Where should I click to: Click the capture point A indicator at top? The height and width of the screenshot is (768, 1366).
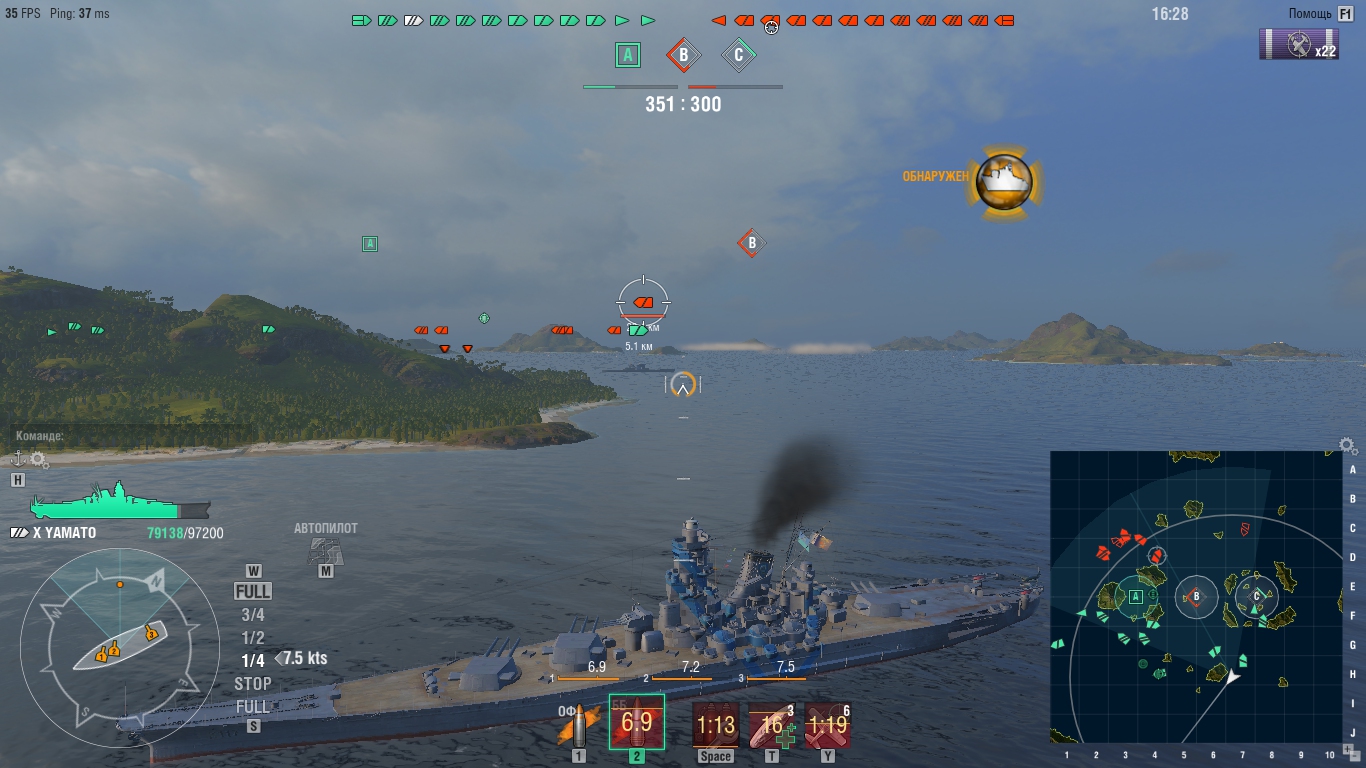[x=628, y=55]
